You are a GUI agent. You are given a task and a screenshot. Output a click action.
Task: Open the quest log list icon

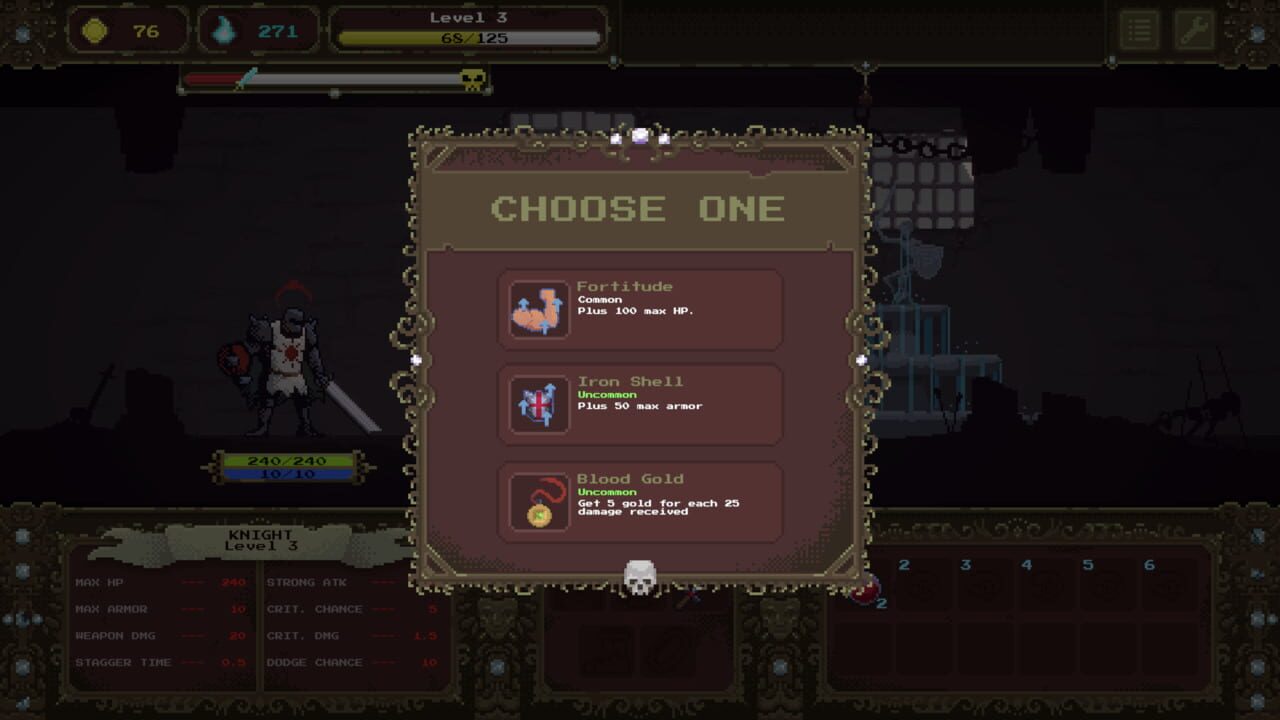[x=1139, y=29]
